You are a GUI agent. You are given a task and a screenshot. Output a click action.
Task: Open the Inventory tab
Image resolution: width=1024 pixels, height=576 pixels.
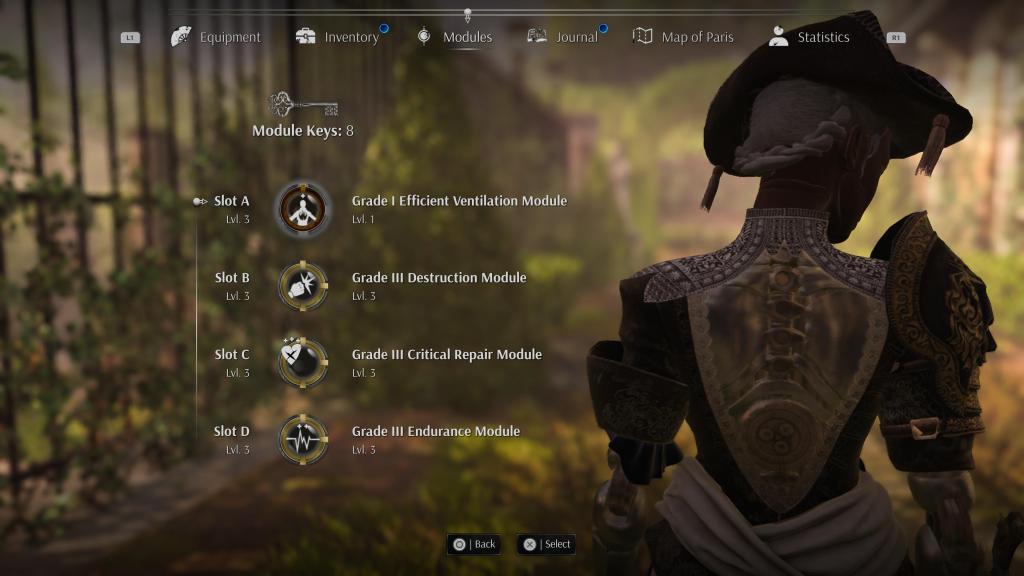tap(338, 37)
